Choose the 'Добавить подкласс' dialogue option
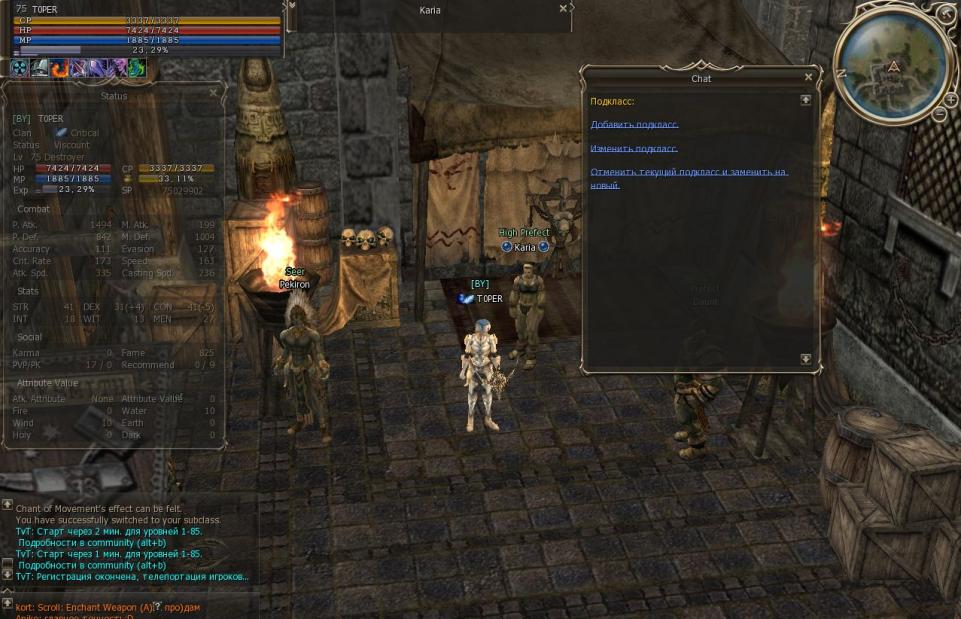961x619 pixels. 634,125
